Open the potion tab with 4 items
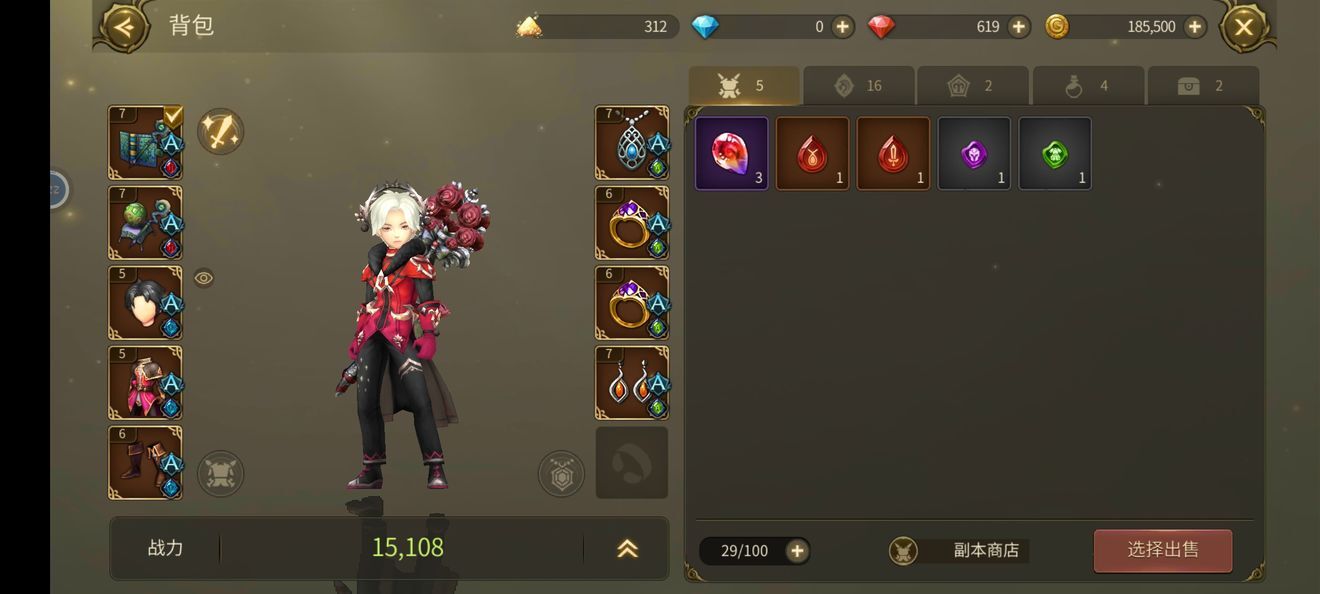The height and width of the screenshot is (594, 1320). (1088, 86)
